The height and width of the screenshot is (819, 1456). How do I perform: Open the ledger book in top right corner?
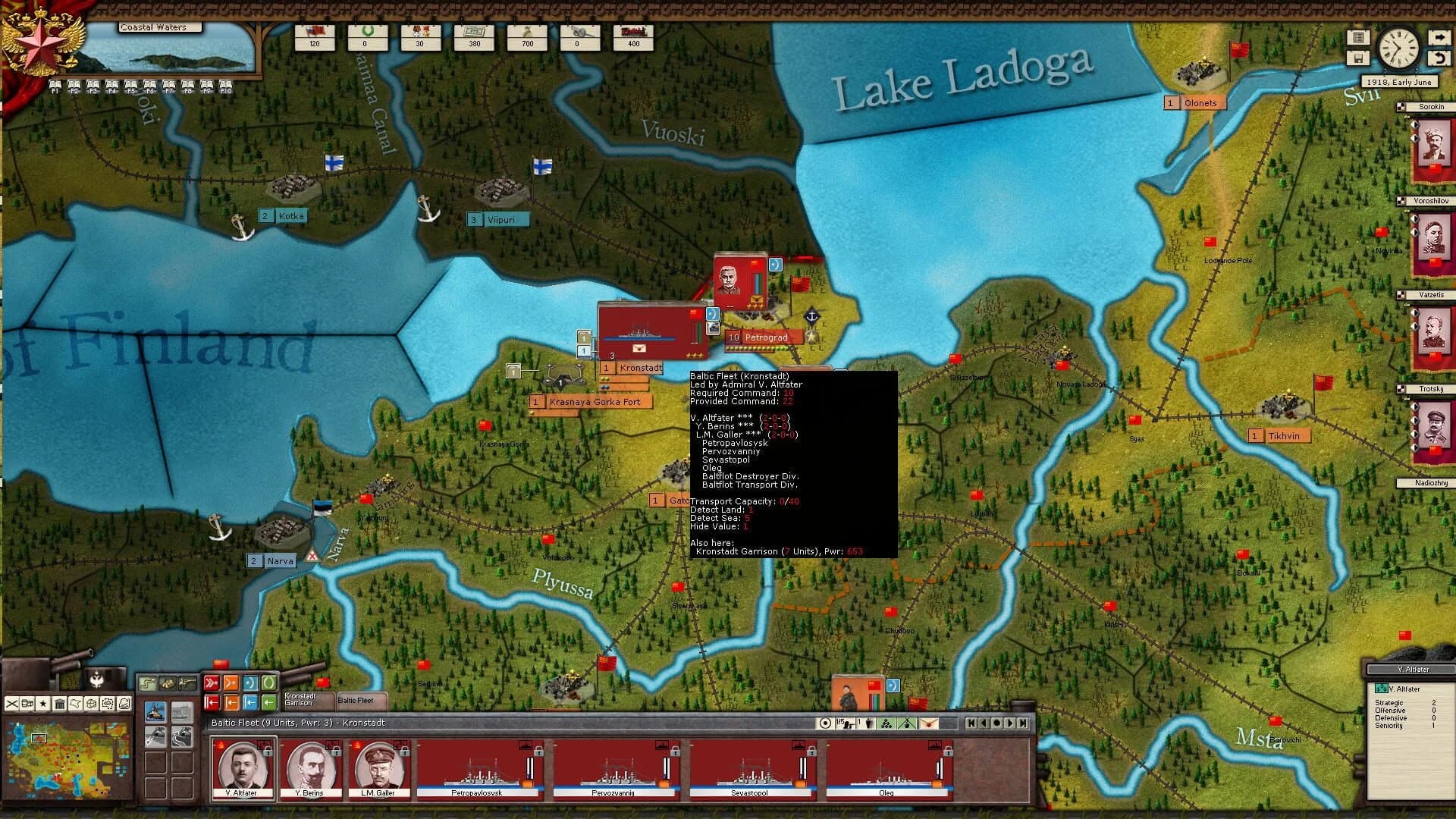click(x=1358, y=37)
